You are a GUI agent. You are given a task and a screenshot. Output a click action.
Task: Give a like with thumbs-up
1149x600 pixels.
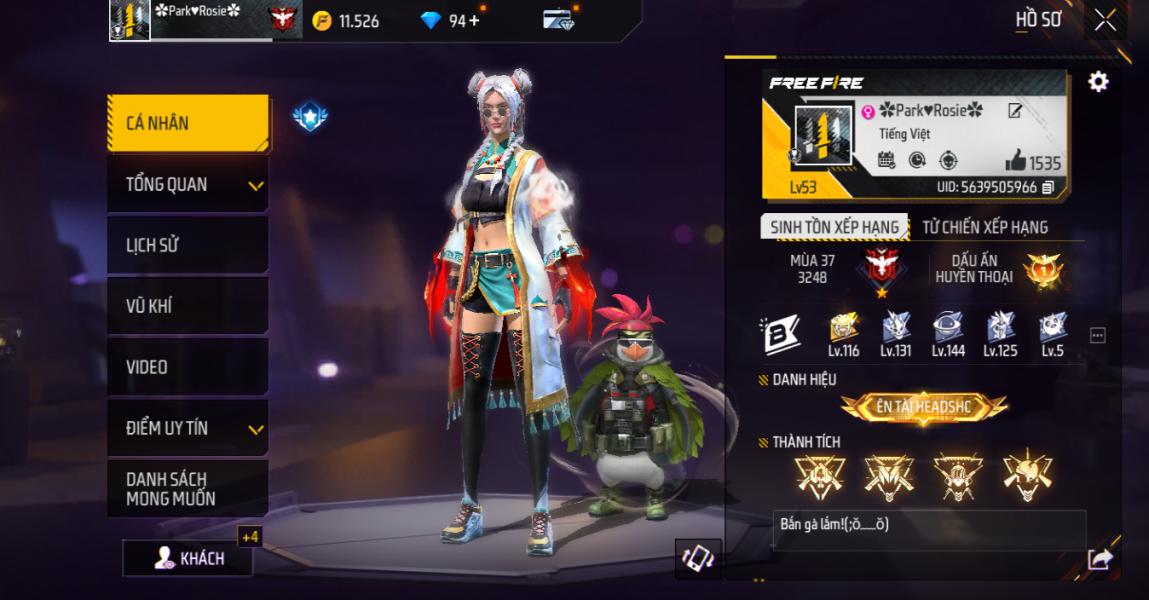click(1016, 161)
